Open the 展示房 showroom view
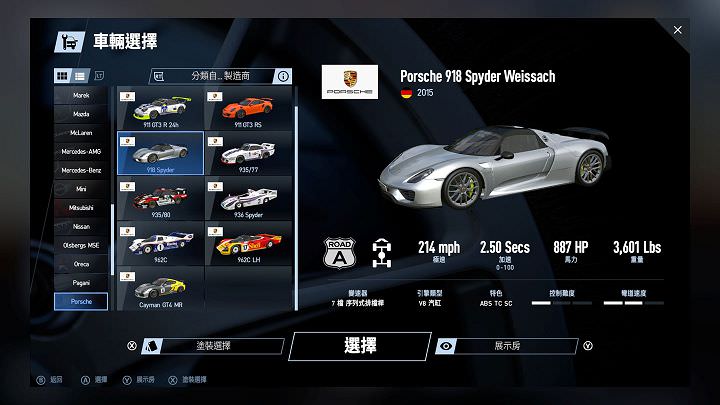Image resolution: width=720 pixels, height=405 pixels. tap(506, 346)
